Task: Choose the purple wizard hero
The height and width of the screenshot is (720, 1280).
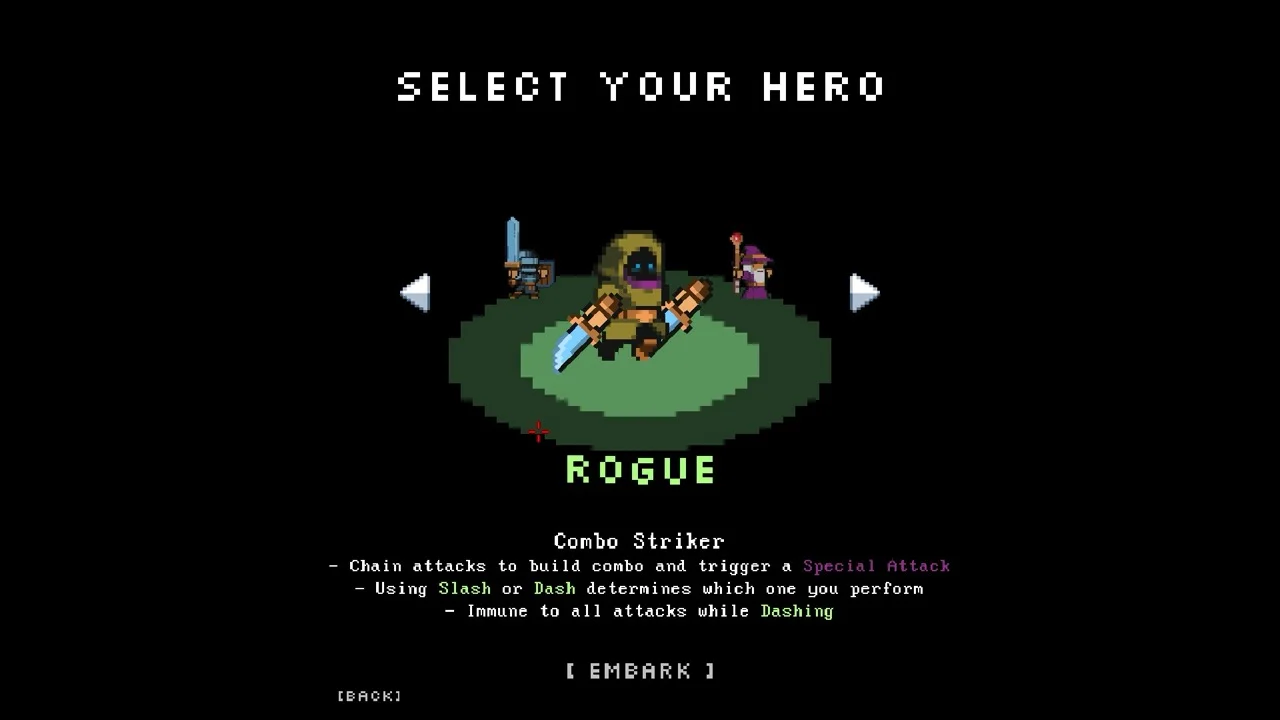Action: pos(755,268)
